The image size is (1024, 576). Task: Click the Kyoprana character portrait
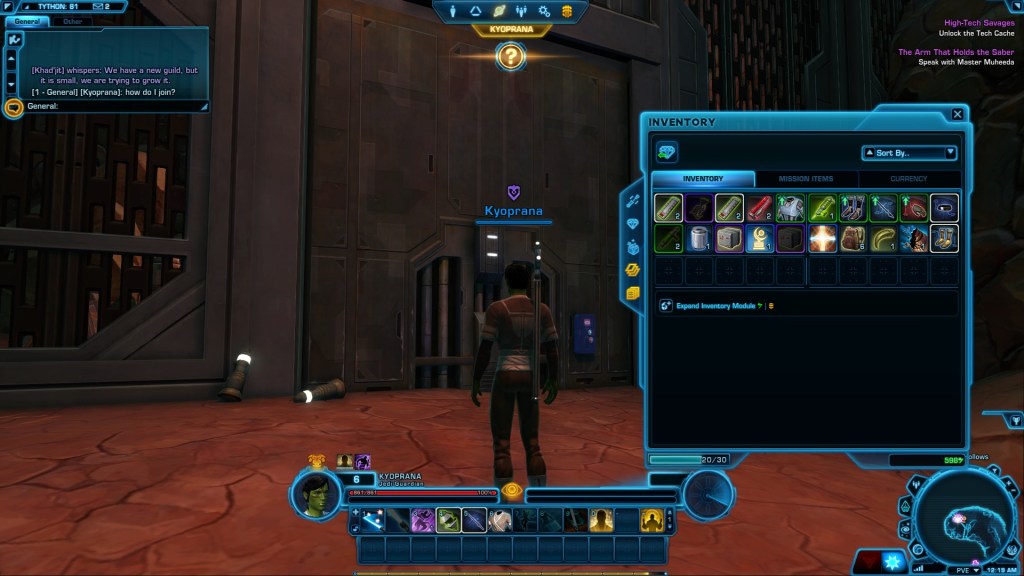click(x=315, y=492)
